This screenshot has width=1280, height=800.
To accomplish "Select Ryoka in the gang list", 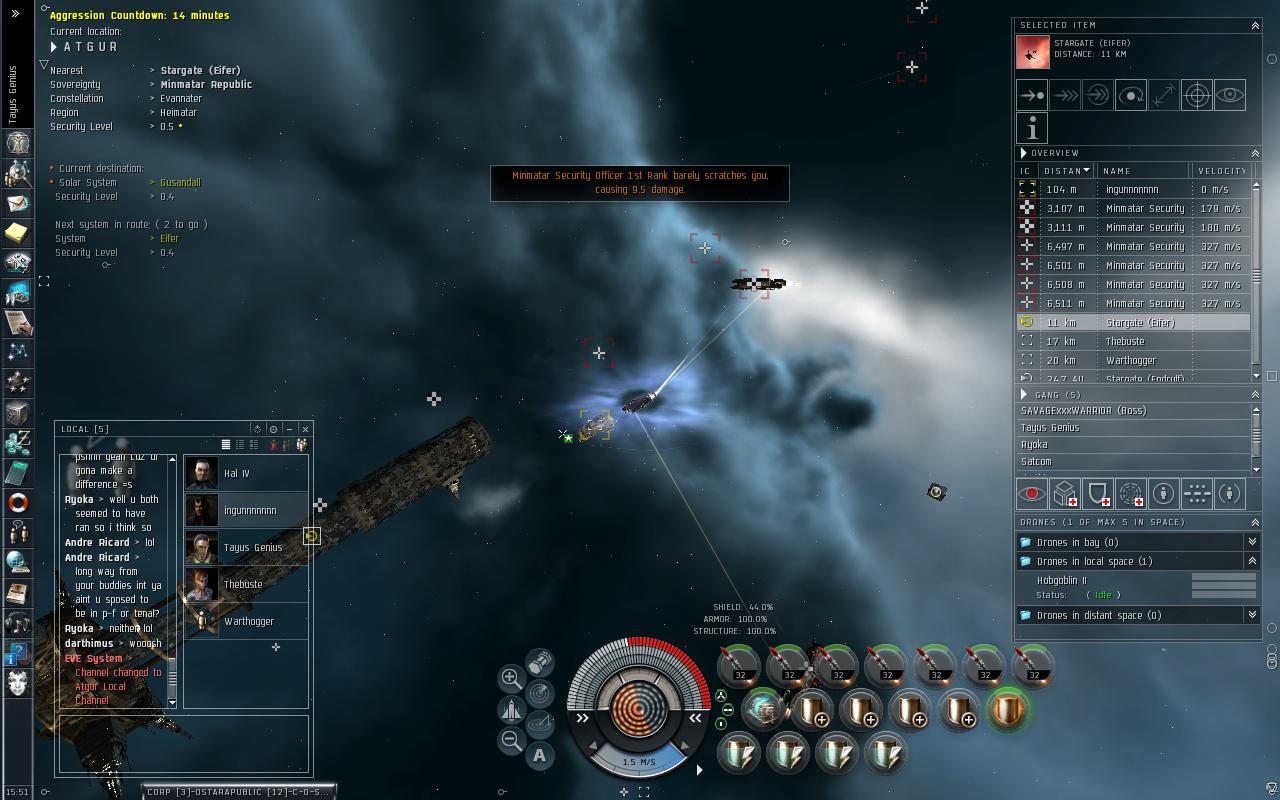I will tap(1034, 445).
